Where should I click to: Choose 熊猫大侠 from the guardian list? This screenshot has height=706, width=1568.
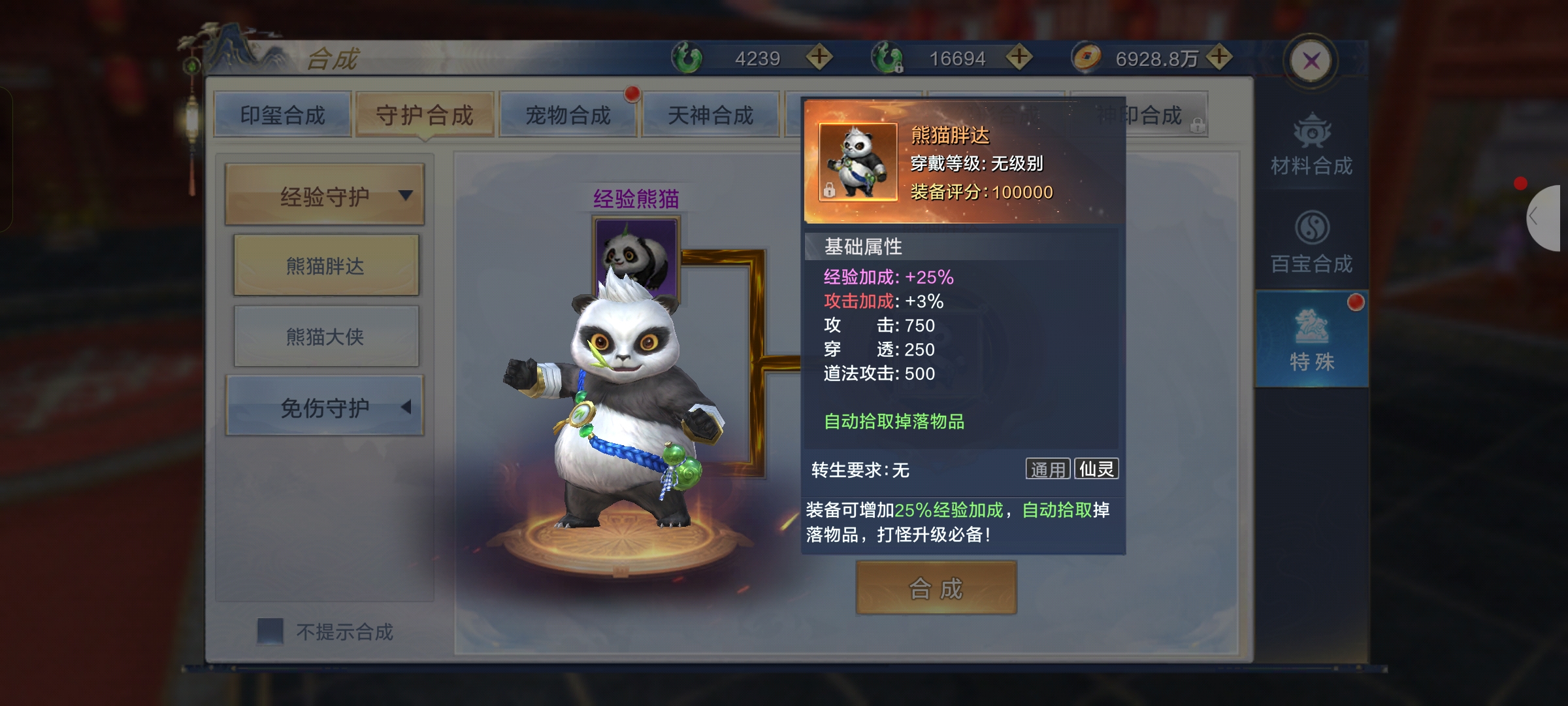click(x=326, y=336)
